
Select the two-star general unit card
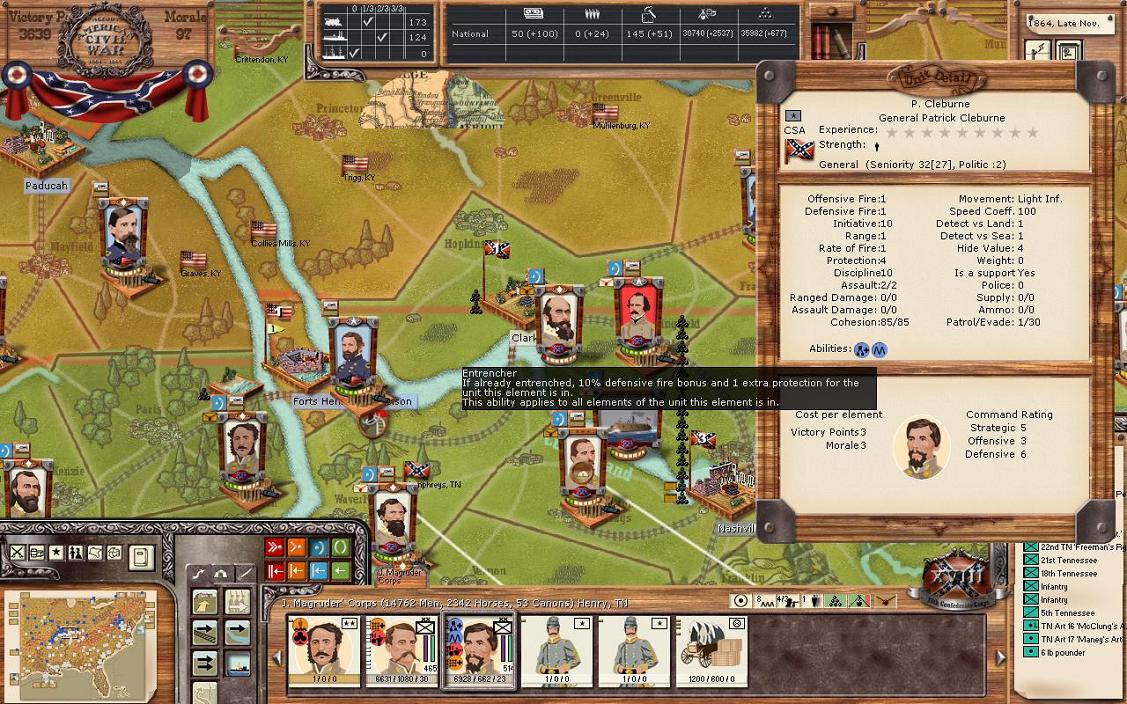click(x=322, y=650)
